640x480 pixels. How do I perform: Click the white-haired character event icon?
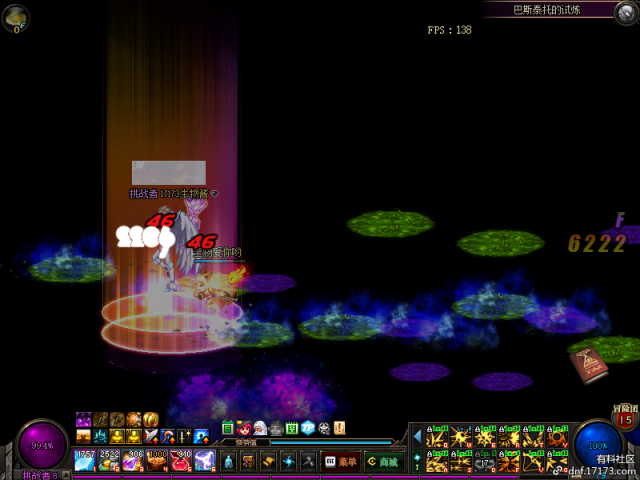tap(260, 428)
